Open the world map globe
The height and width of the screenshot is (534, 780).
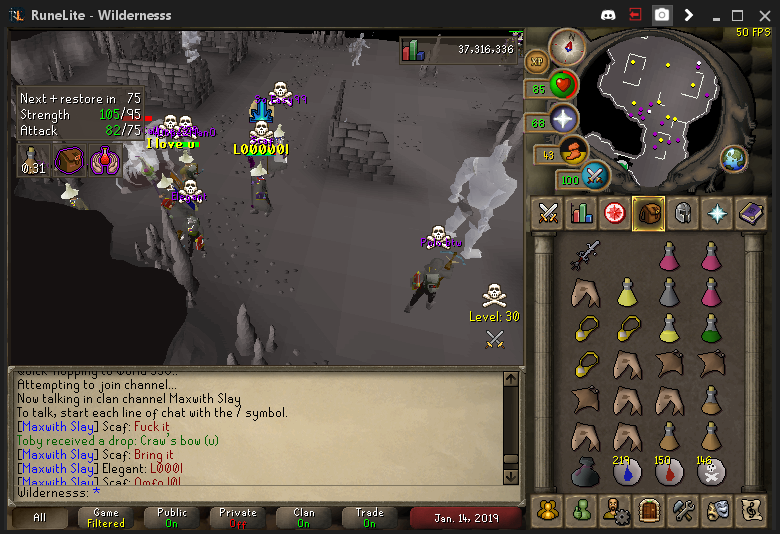click(x=735, y=158)
